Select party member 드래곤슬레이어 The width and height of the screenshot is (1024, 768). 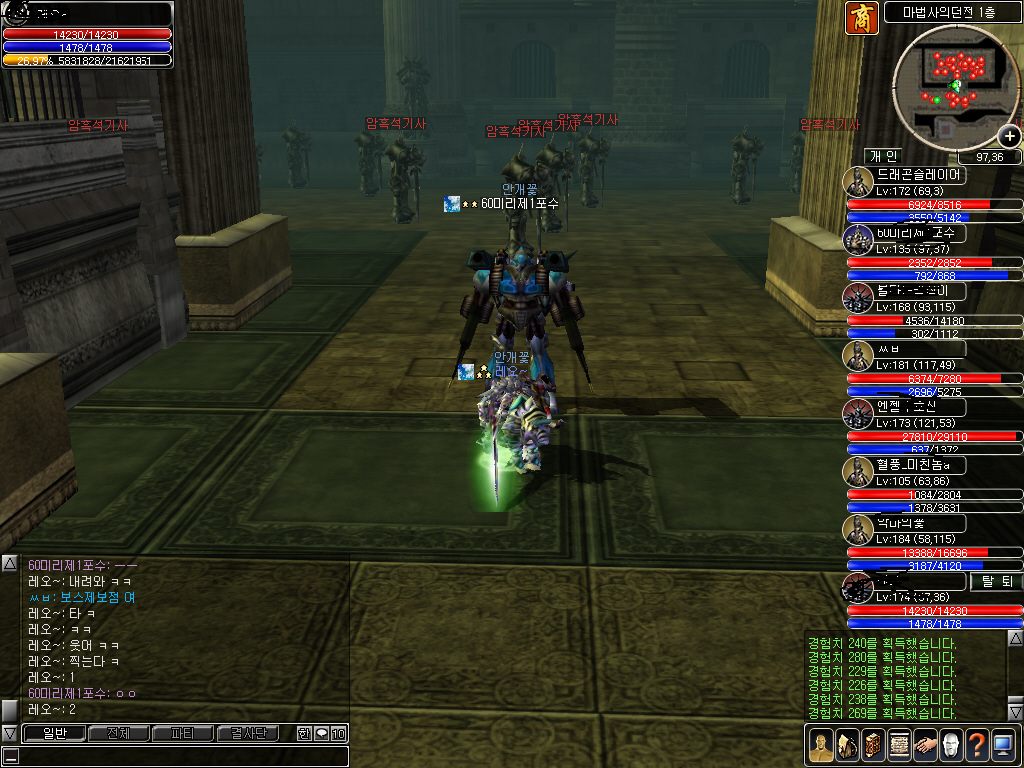point(920,175)
